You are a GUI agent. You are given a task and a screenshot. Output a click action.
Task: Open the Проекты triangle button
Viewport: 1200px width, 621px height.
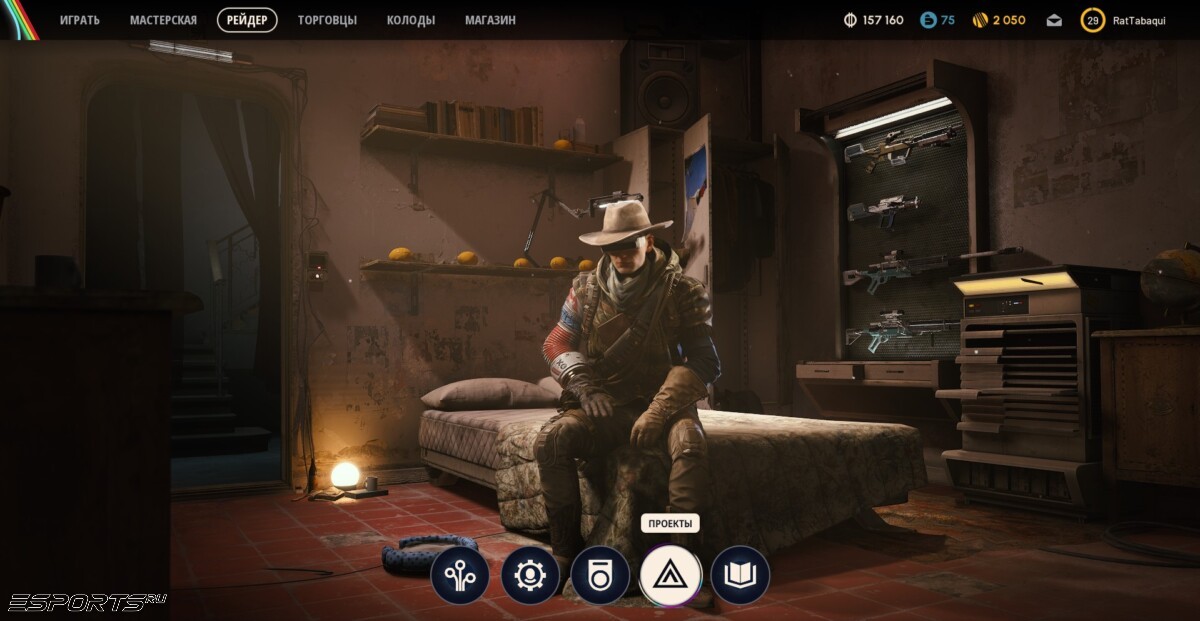670,575
